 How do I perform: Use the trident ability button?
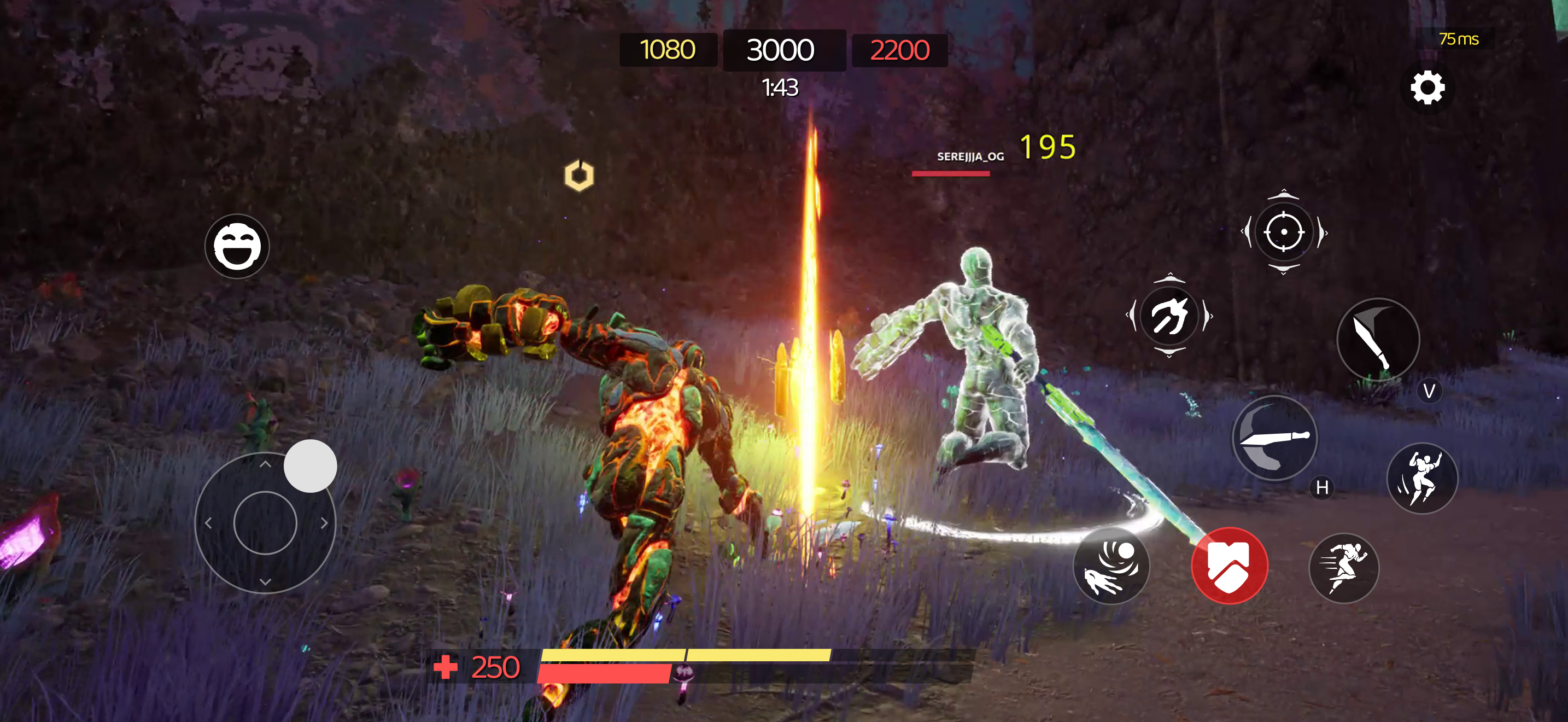(1169, 316)
